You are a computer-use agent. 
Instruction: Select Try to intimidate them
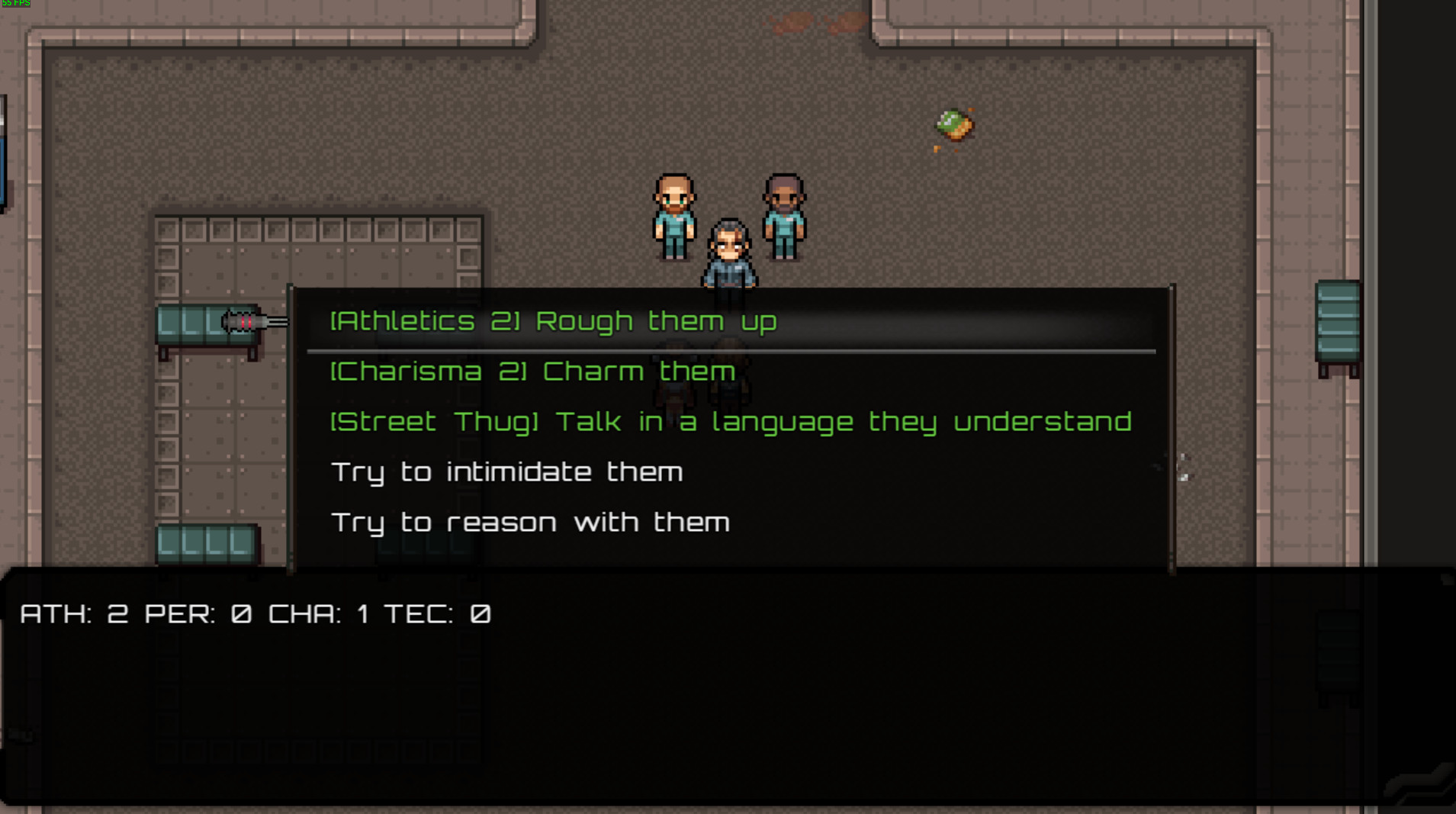(506, 472)
